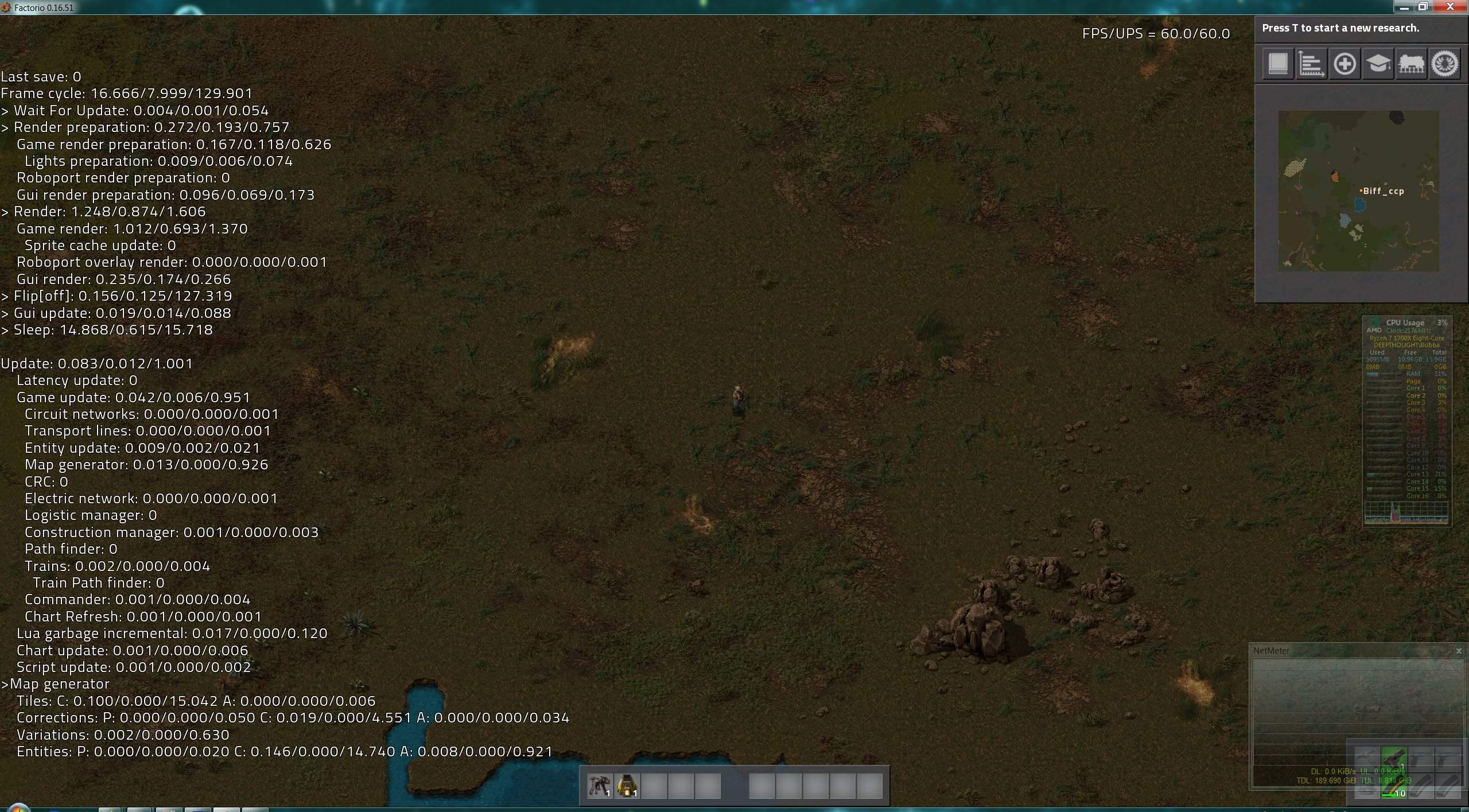Open the locomotive trains overview button
This screenshot has width=1469, height=812.
(x=1411, y=64)
